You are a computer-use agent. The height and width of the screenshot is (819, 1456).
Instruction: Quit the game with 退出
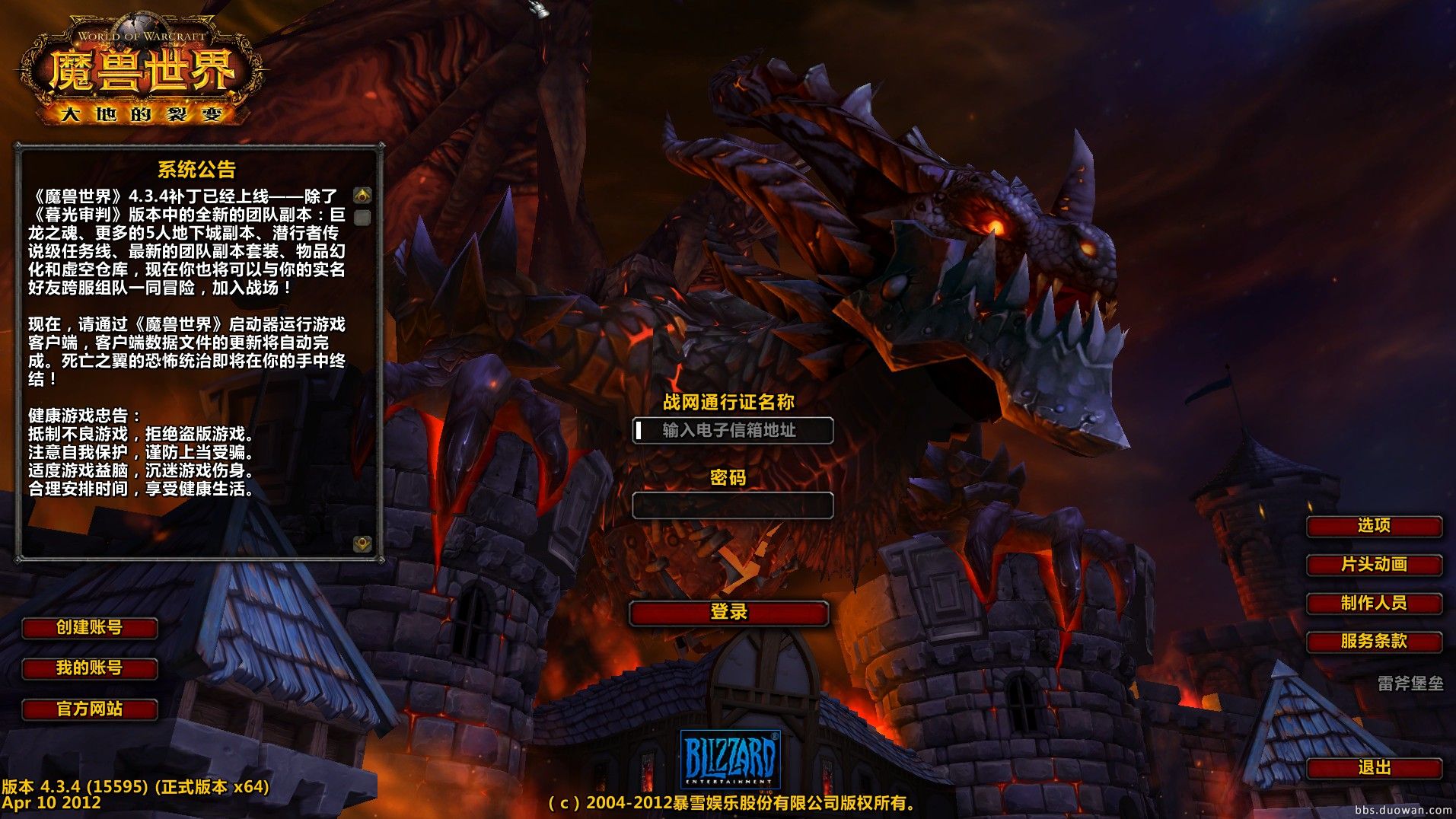point(1374,768)
